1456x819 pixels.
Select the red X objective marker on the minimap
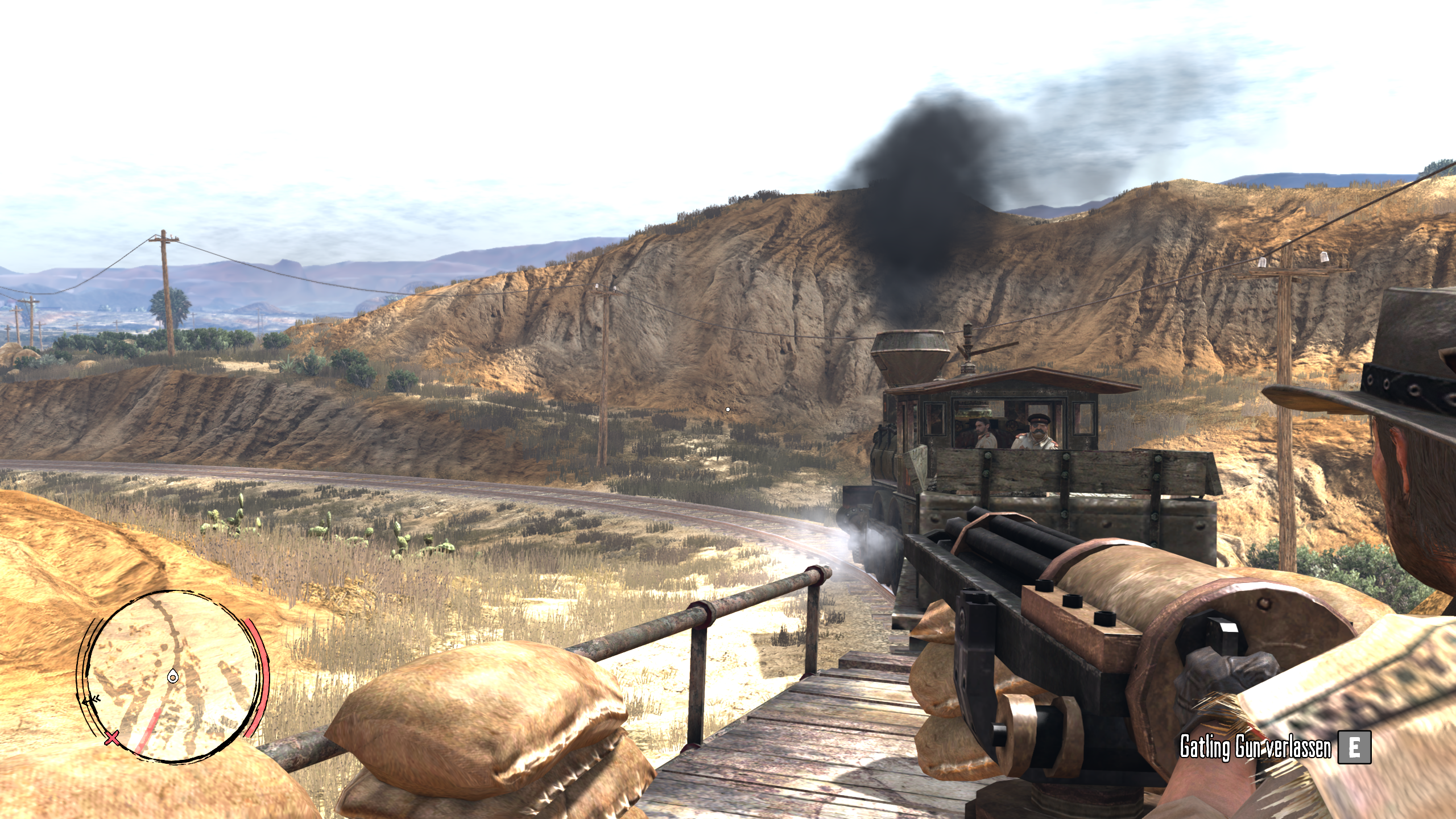pyautogui.click(x=111, y=738)
